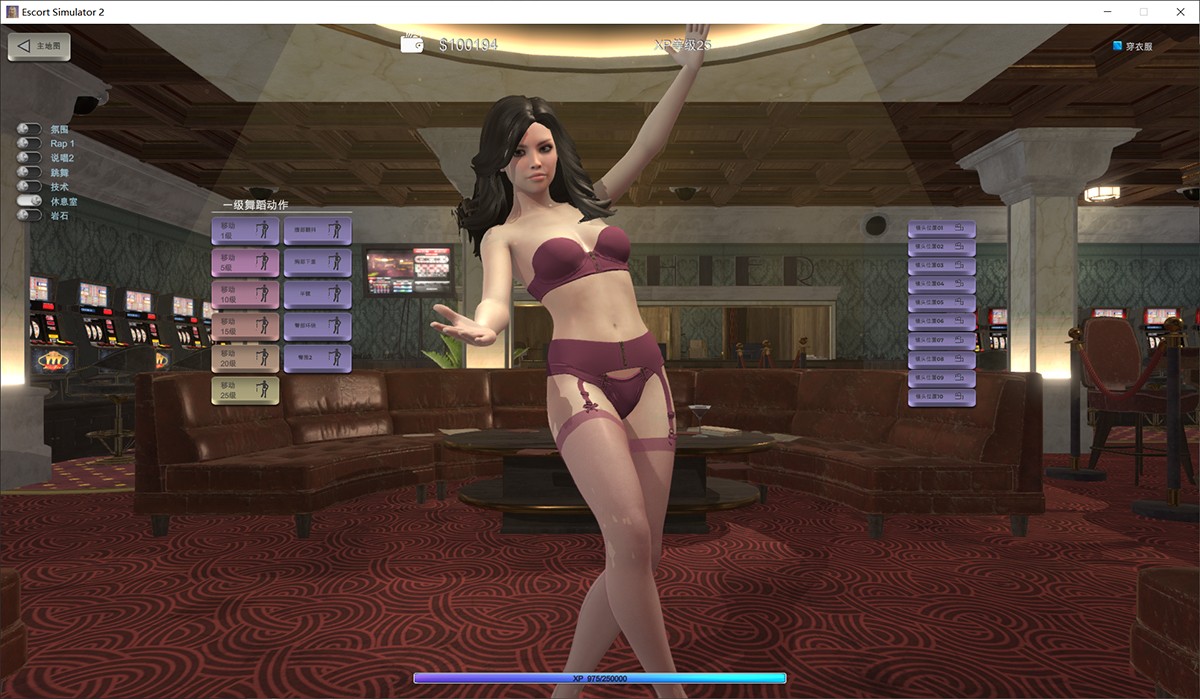Switch on the 跳舞 music toggle

[x=30, y=172]
